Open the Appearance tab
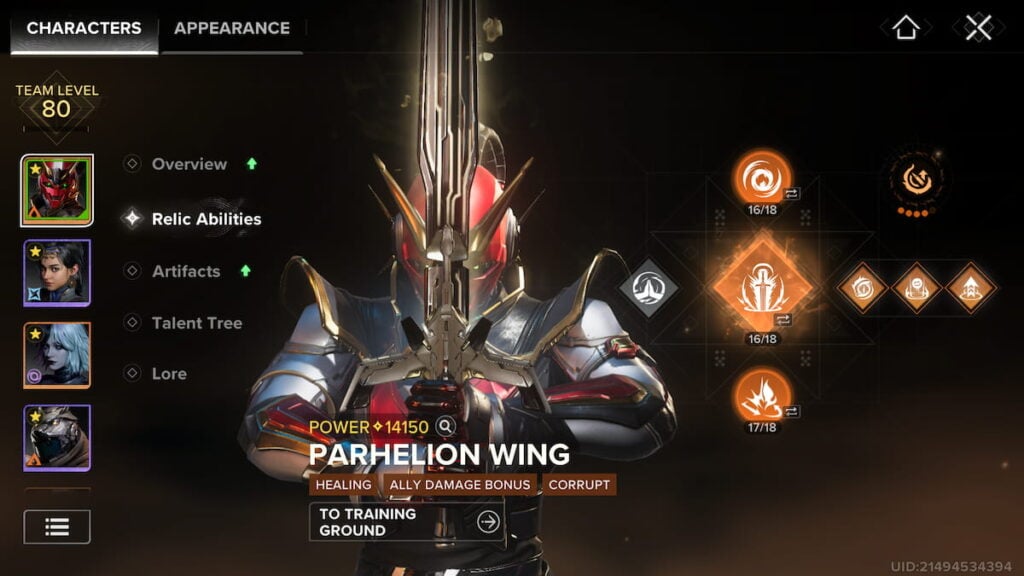1024x576 pixels. click(x=232, y=28)
